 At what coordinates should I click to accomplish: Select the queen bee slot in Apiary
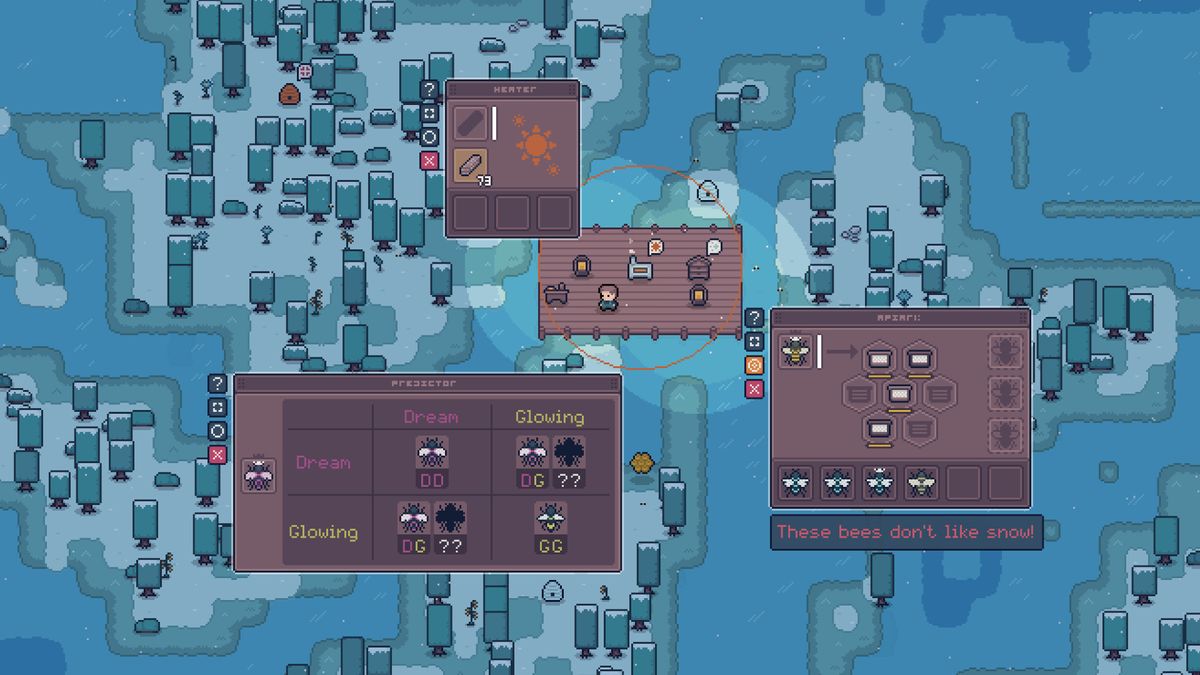click(796, 351)
